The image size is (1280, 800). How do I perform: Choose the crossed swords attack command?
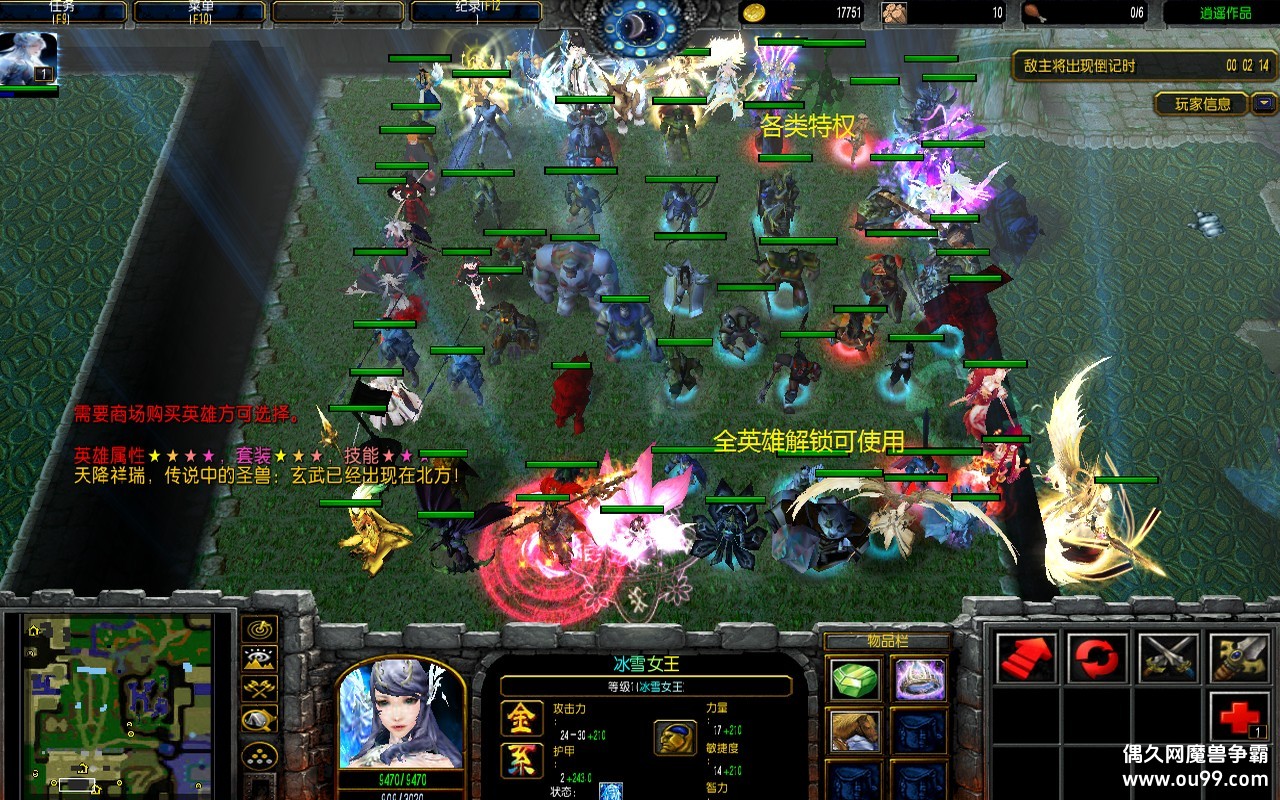point(1169,659)
